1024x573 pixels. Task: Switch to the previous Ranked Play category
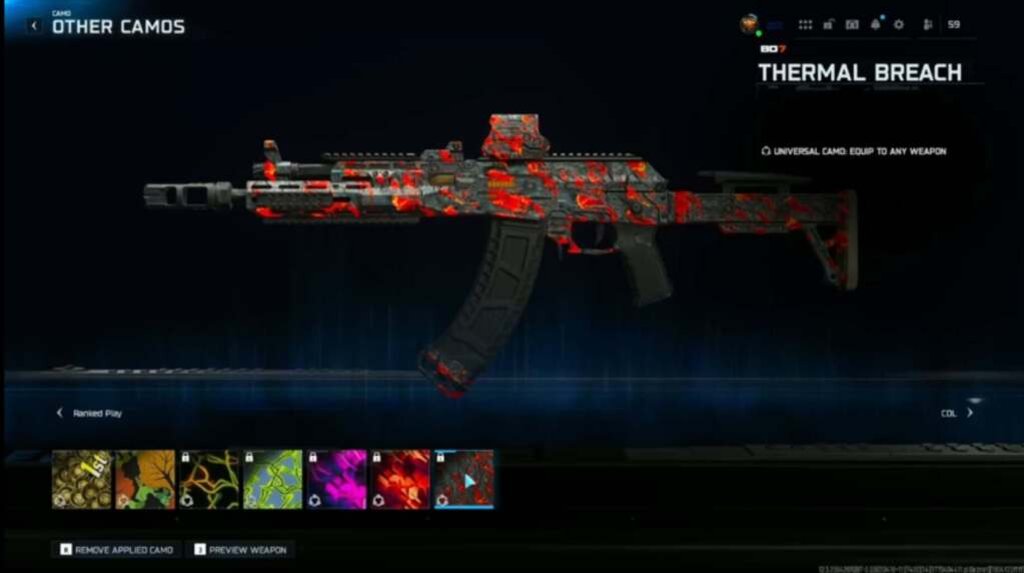60,413
